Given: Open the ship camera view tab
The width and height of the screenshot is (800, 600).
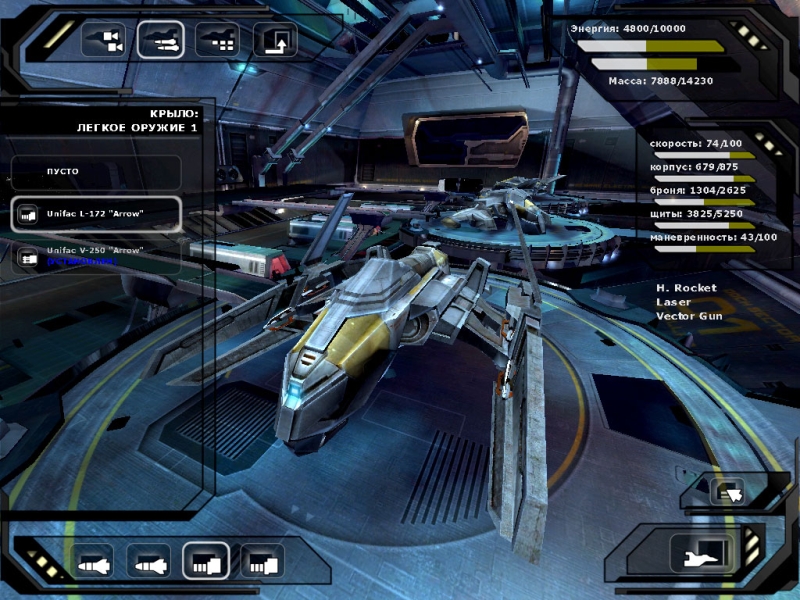Looking at the screenshot, I should pos(102,40).
